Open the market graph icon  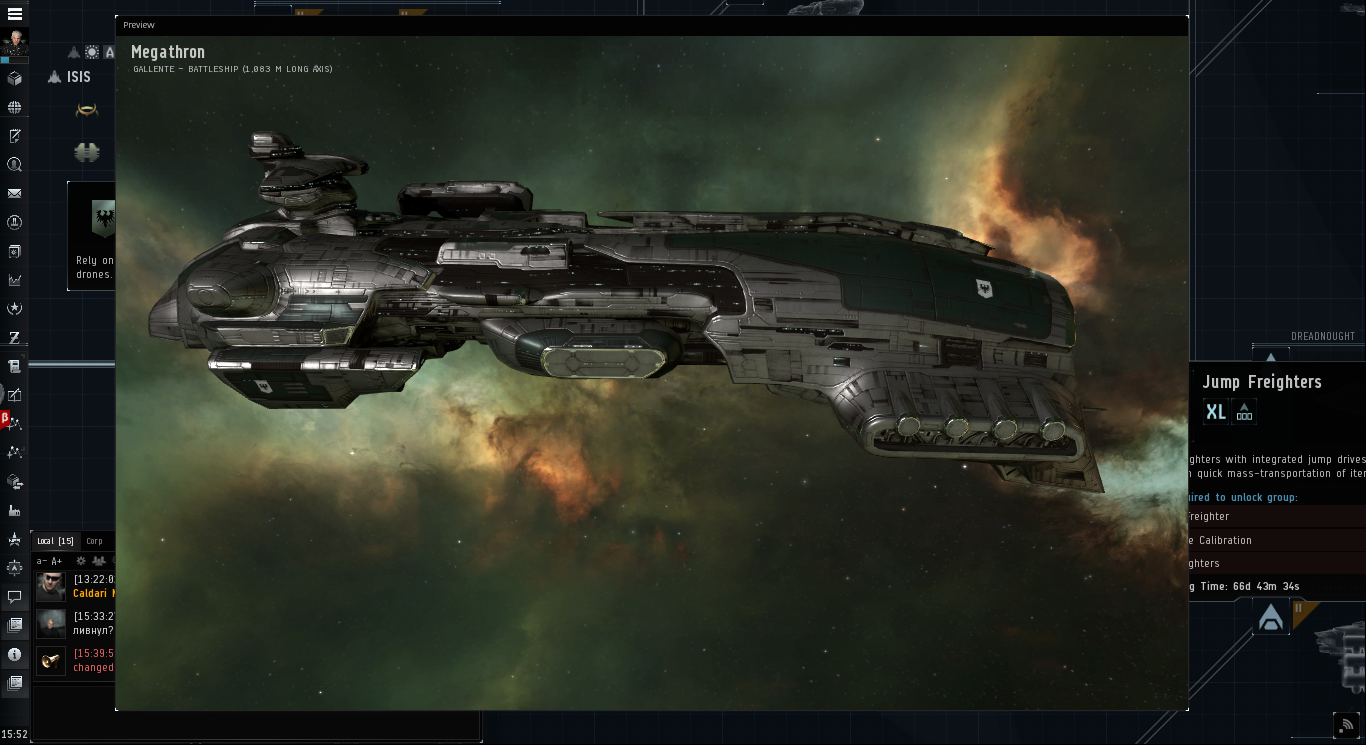[15, 280]
